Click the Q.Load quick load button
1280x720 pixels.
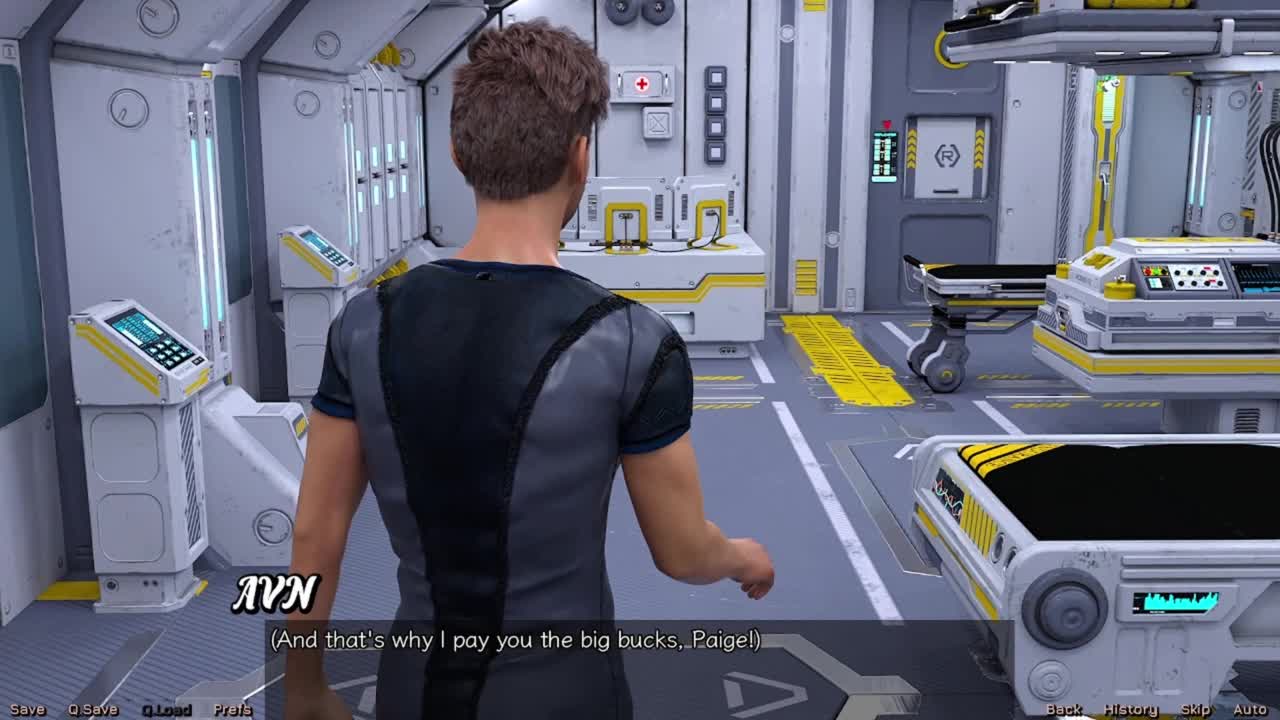(166, 709)
